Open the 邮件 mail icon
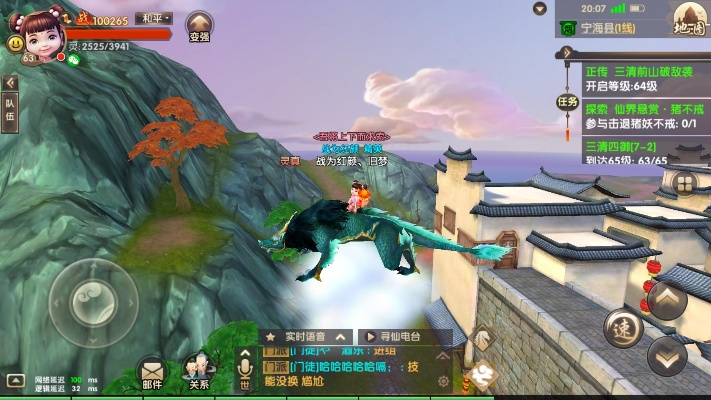The width and height of the screenshot is (711, 400). coord(152,372)
